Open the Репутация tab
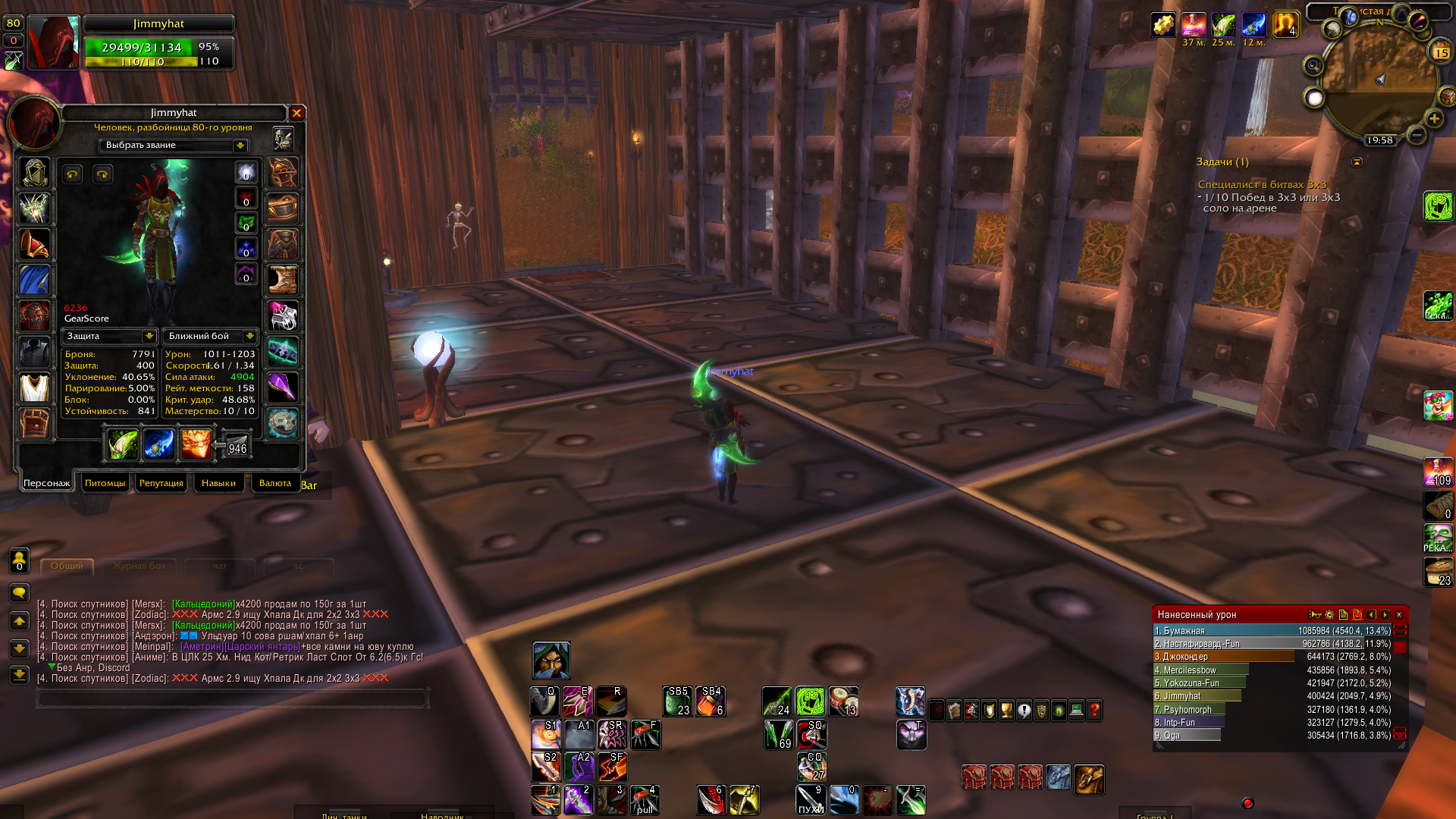 pyautogui.click(x=161, y=483)
